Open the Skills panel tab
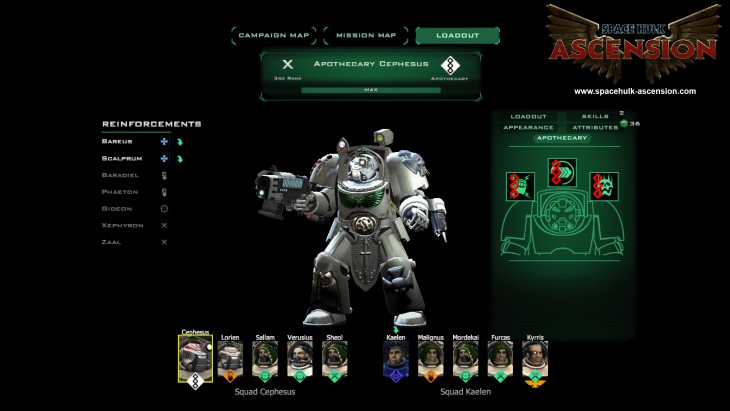 pyautogui.click(x=595, y=117)
